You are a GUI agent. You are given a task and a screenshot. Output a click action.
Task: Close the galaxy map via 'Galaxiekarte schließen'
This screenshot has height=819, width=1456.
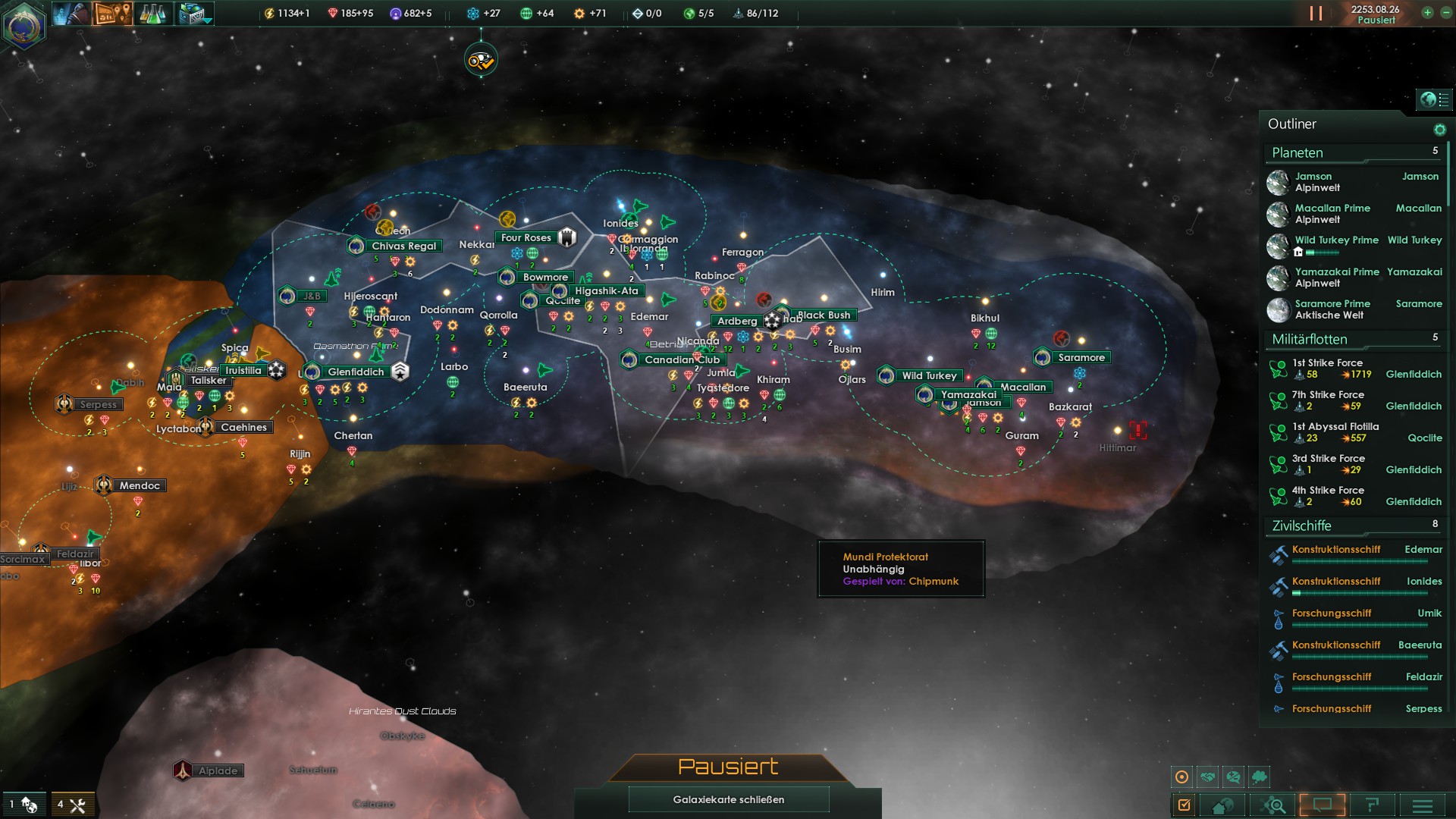(728, 799)
